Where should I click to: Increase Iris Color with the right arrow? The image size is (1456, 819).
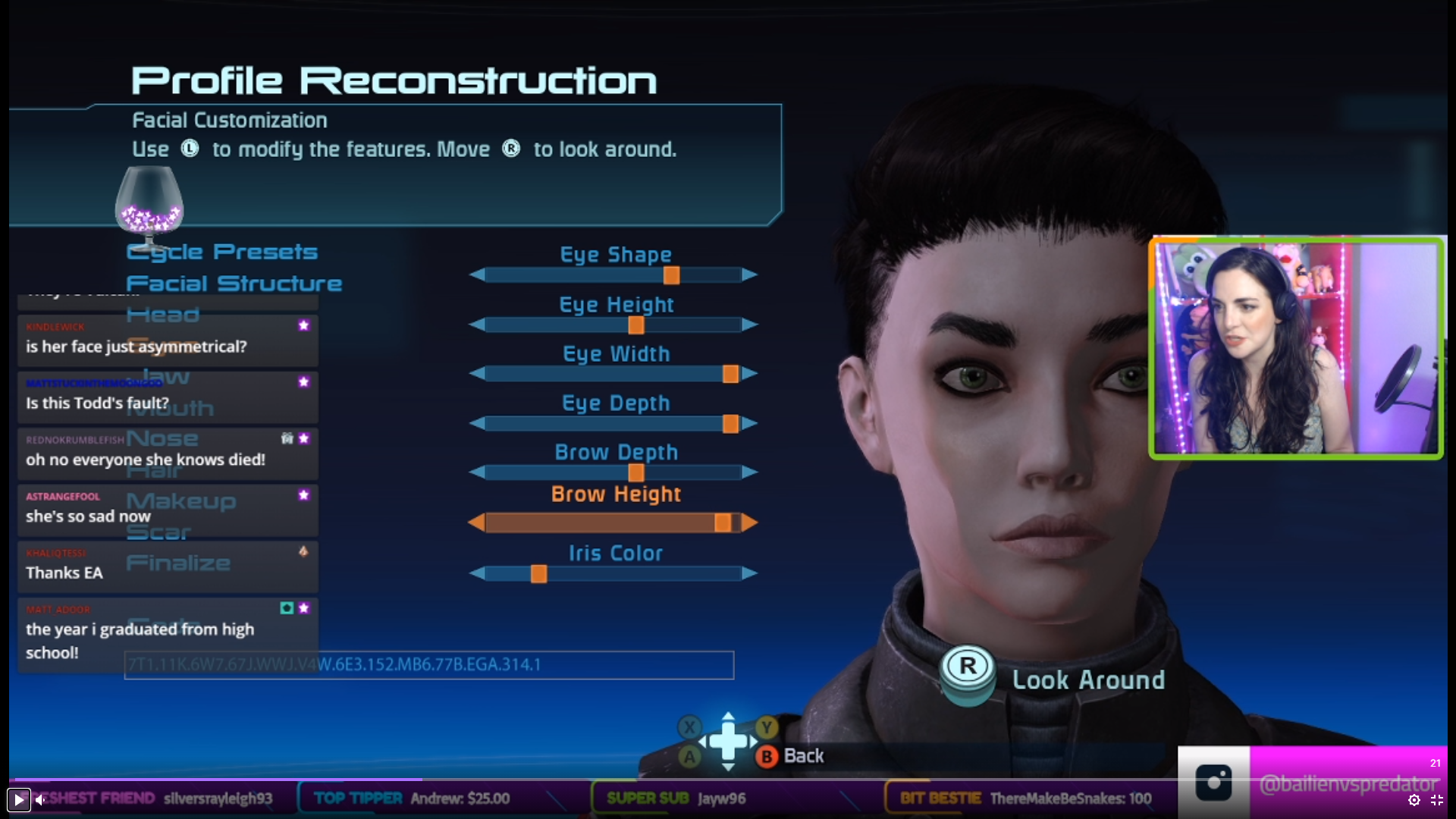coord(749,574)
